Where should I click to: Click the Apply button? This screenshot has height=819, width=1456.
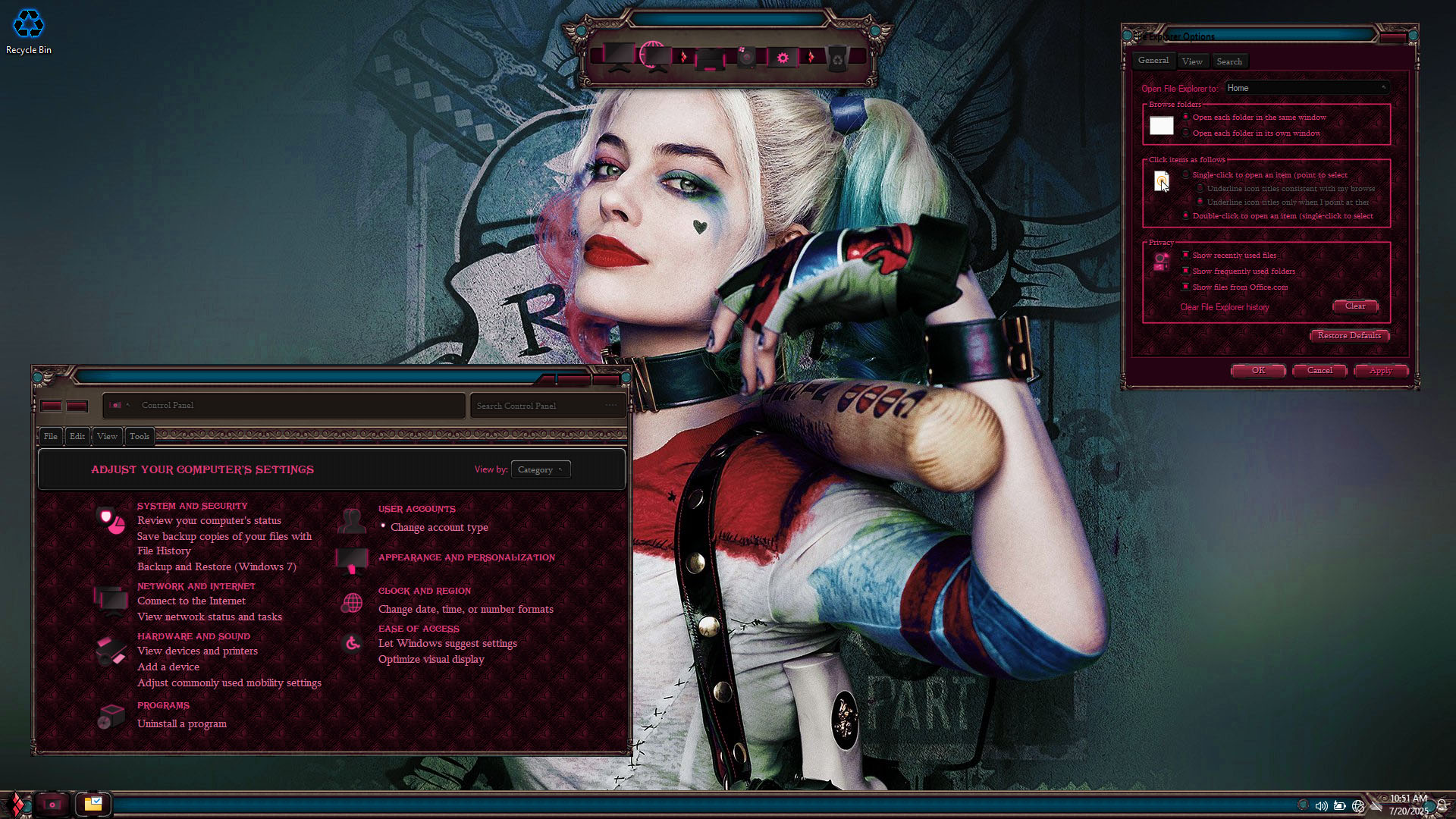pos(1380,371)
